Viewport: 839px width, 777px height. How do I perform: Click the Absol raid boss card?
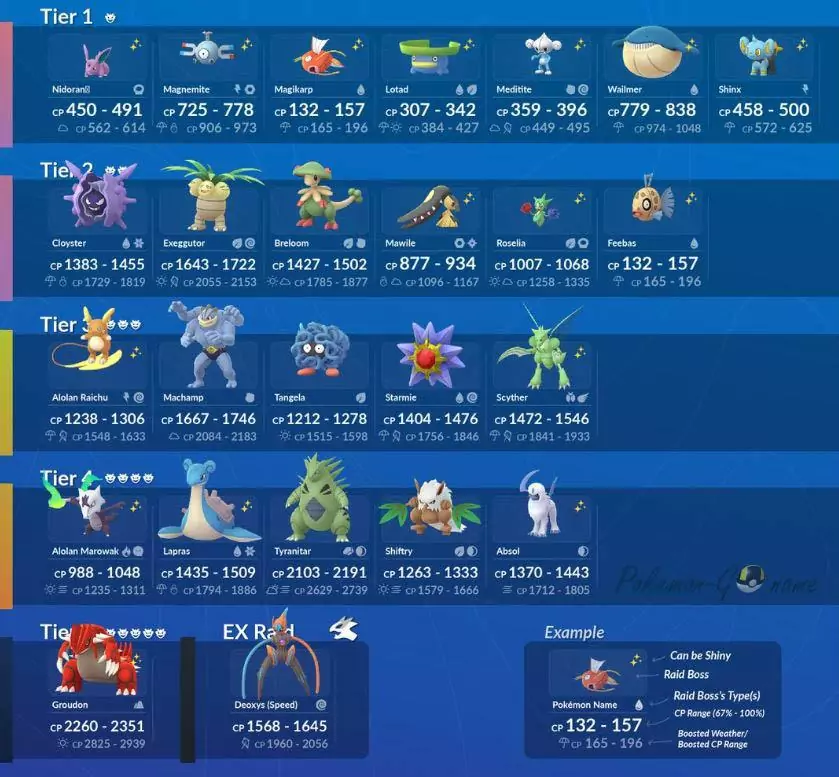pos(541,550)
